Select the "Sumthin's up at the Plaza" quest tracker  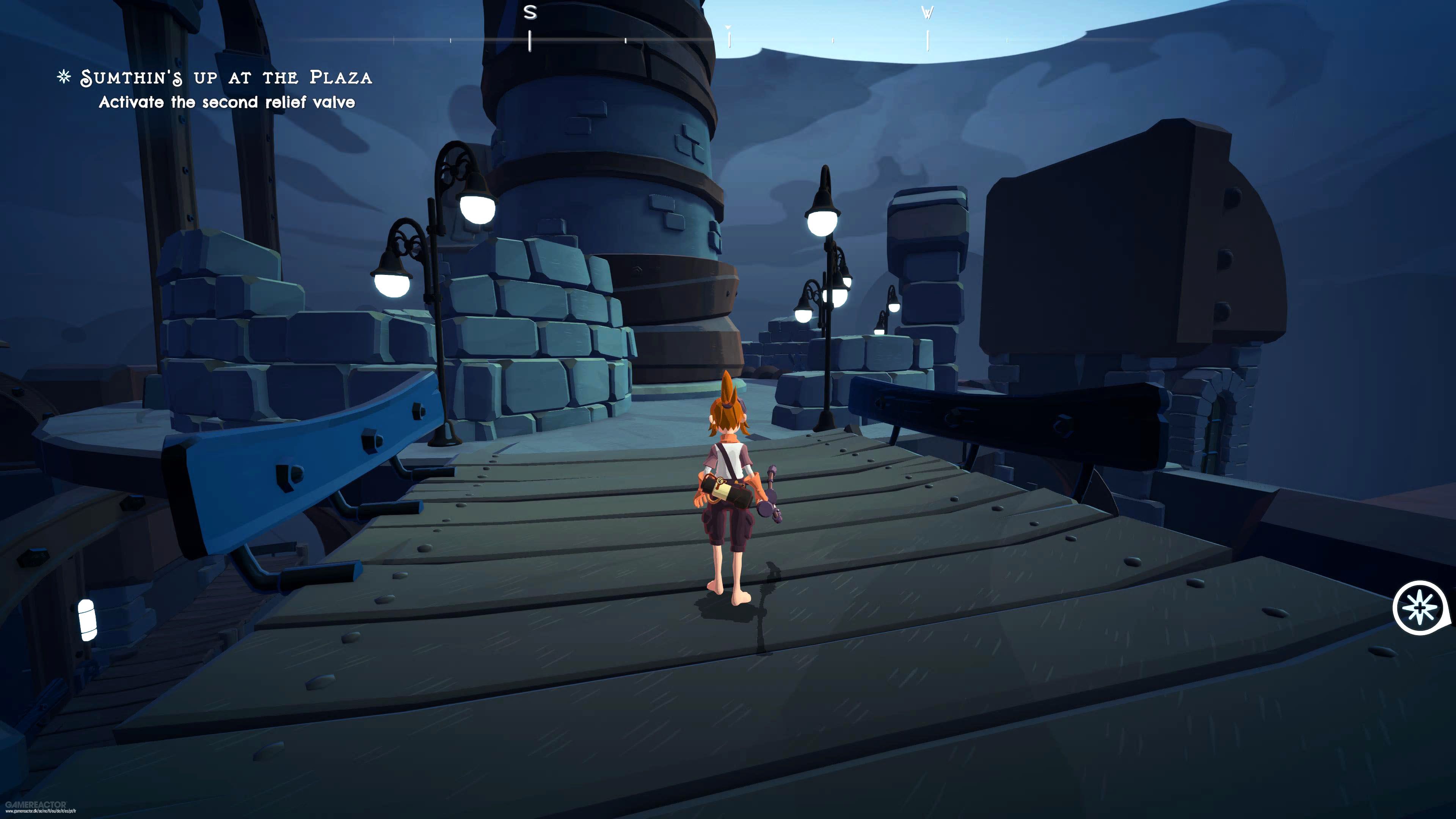coord(226,77)
